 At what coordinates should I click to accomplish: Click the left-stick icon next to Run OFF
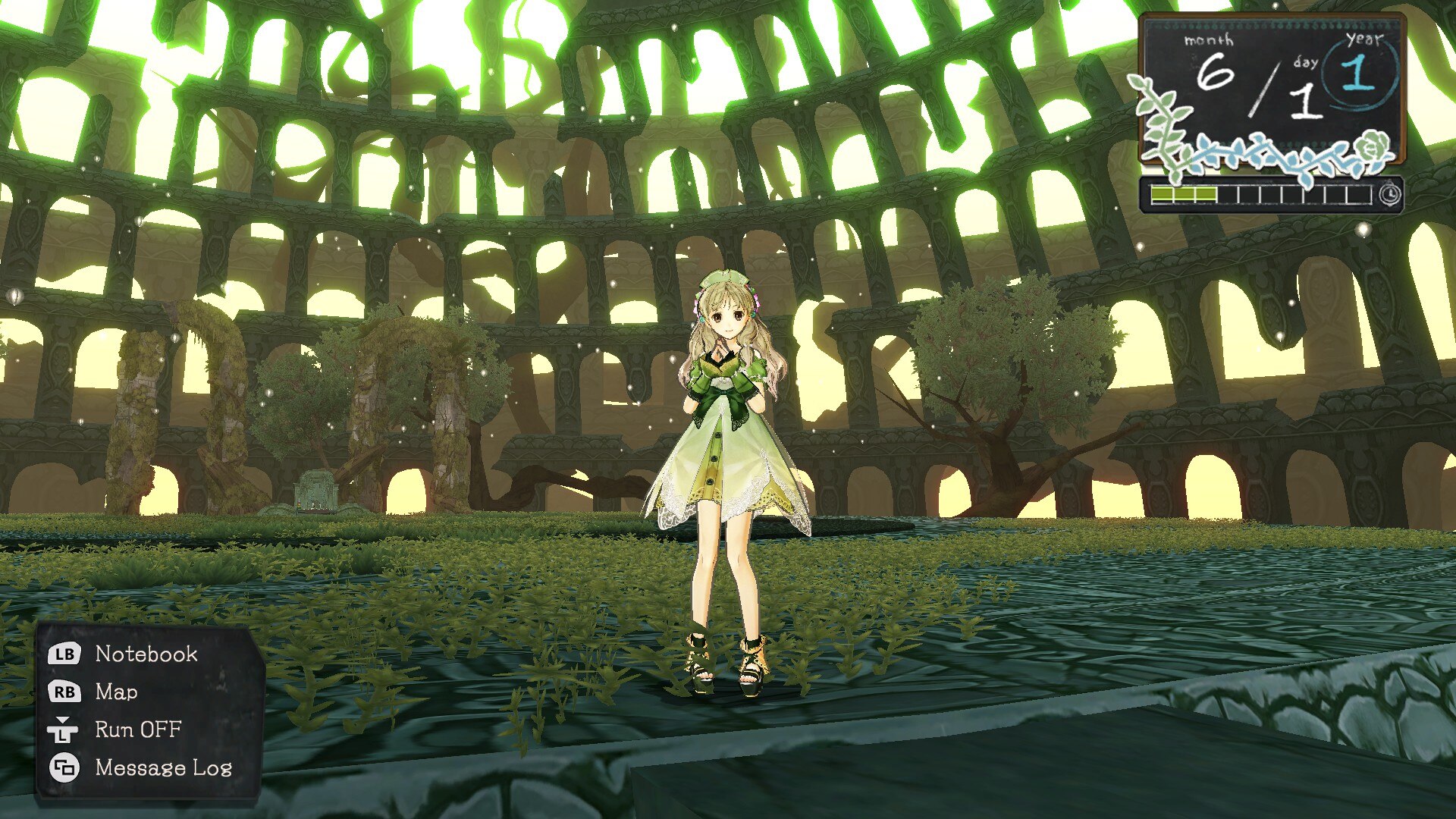(64, 730)
